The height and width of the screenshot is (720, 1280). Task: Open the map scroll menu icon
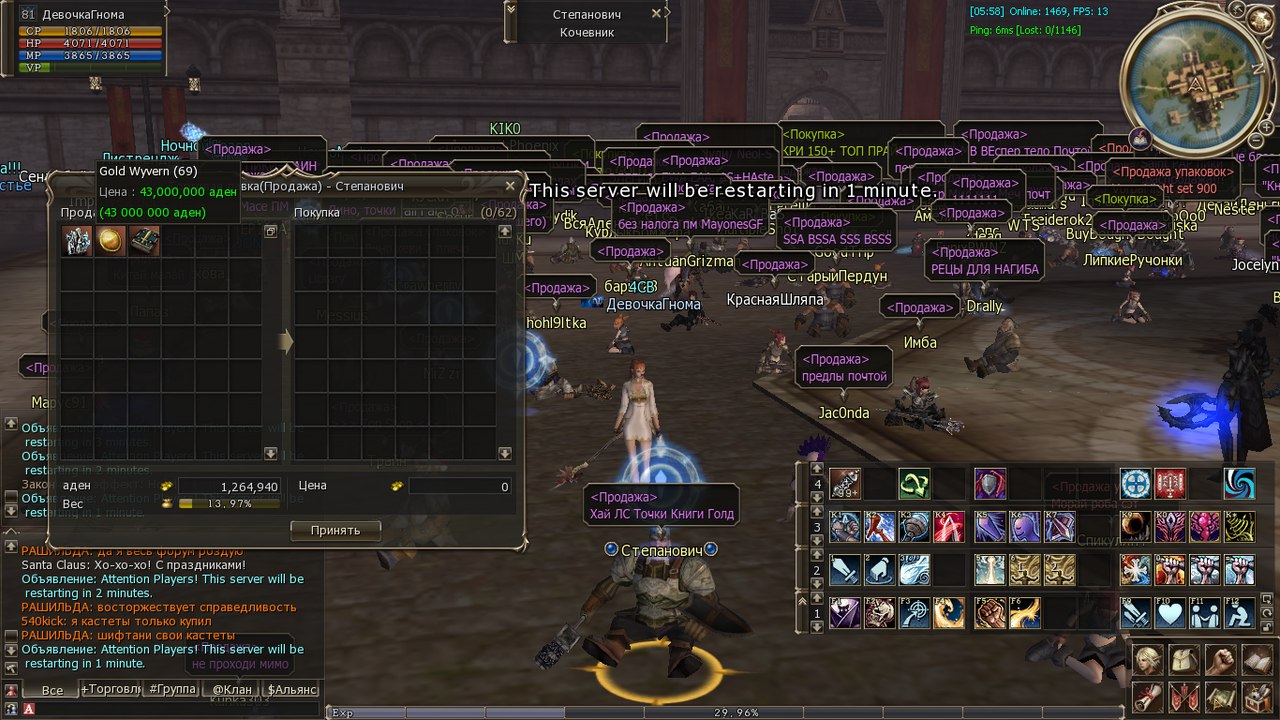(x=1220, y=696)
